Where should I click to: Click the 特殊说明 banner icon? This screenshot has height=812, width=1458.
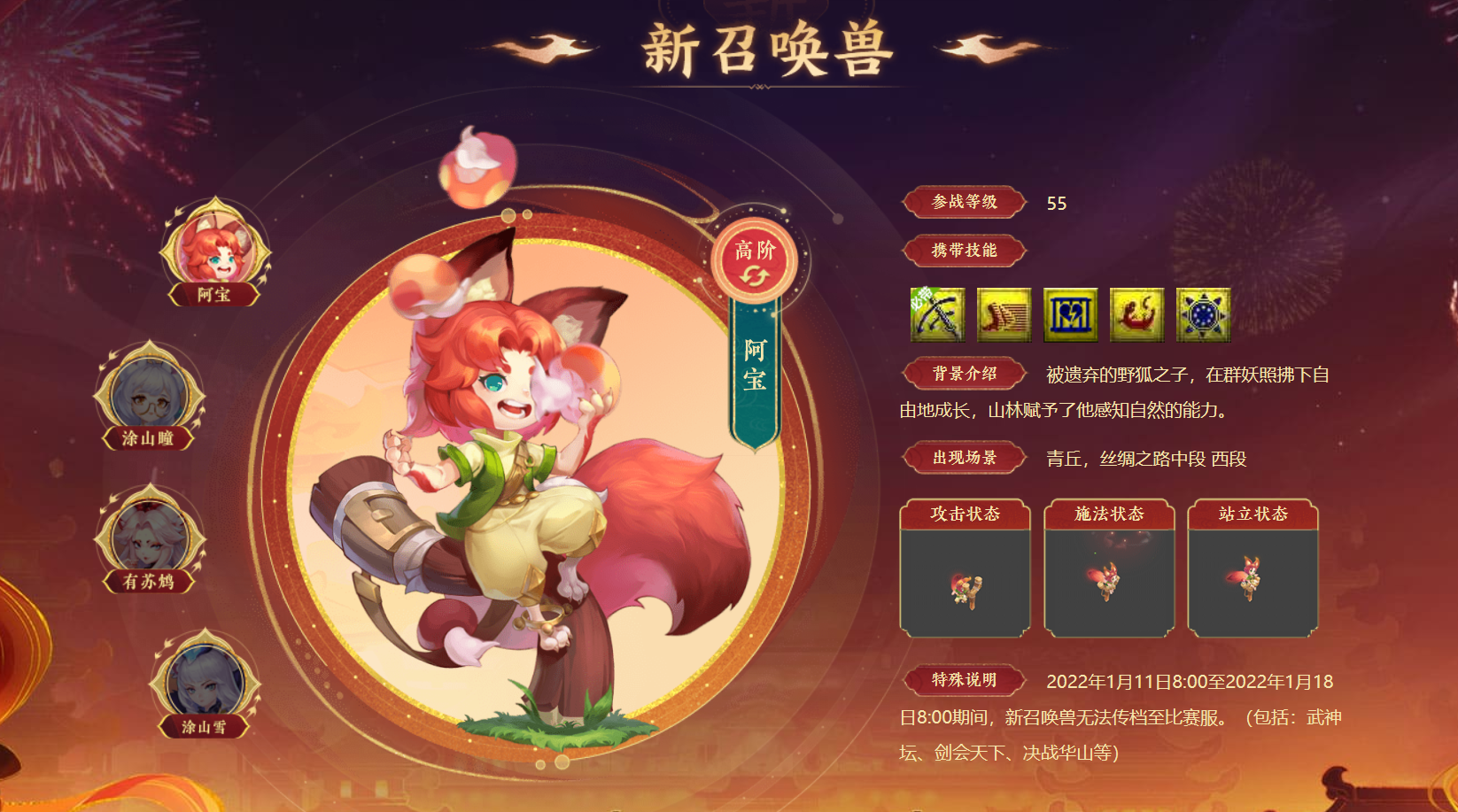[966, 682]
